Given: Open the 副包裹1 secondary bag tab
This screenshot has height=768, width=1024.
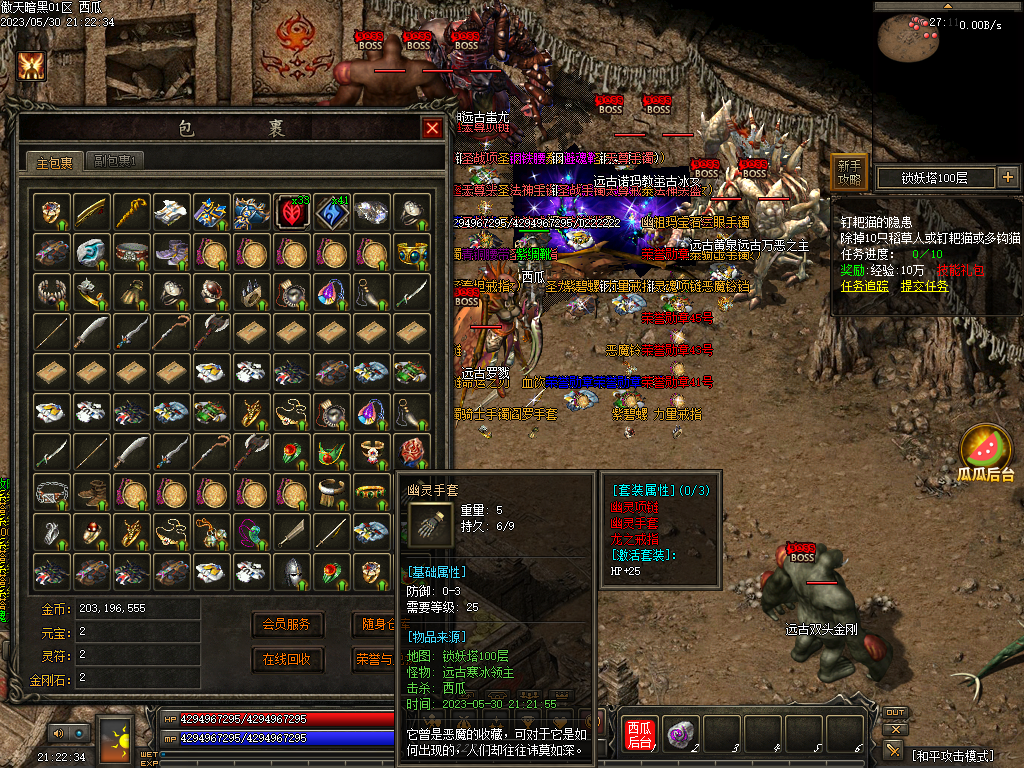Looking at the screenshot, I should tap(114, 161).
